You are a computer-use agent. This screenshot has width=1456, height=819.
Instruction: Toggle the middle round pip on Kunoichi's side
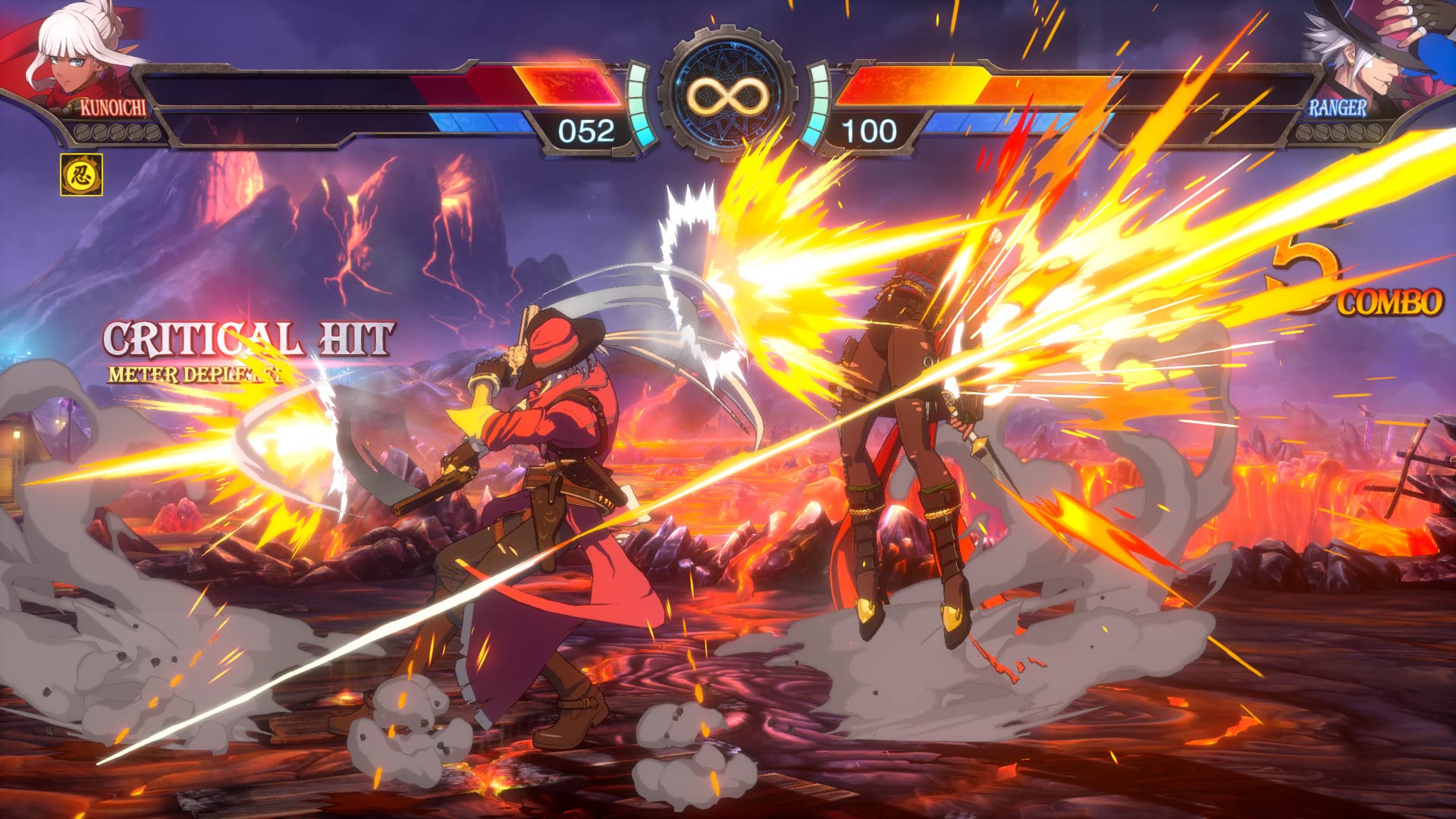coord(116,131)
